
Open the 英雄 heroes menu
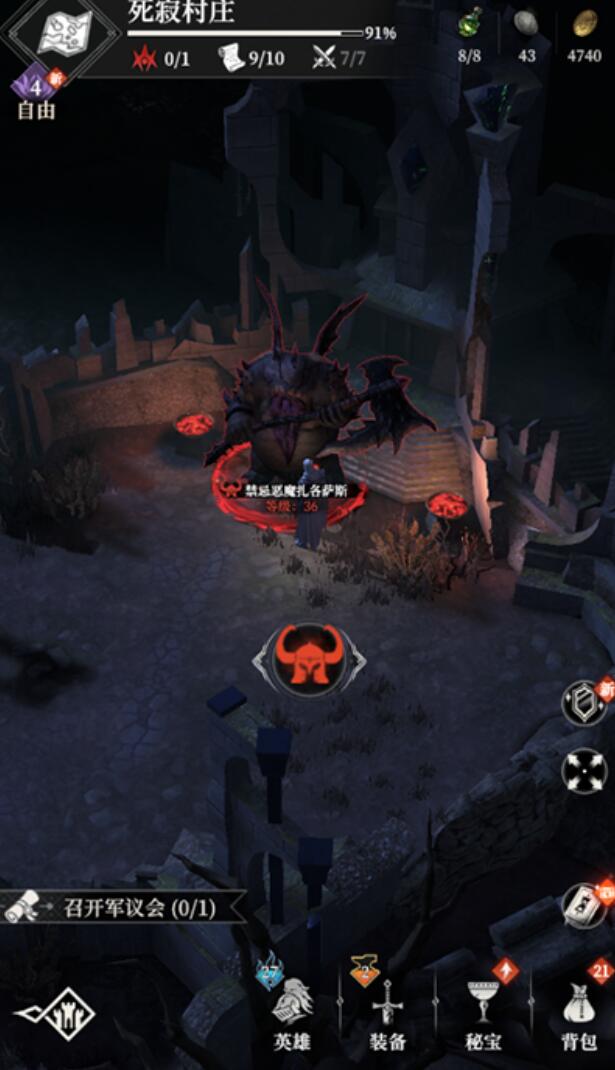292,1010
